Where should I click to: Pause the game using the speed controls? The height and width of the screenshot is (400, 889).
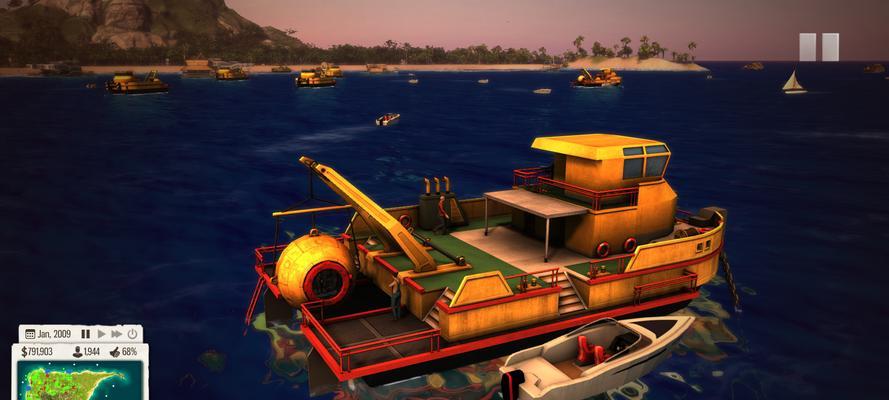tap(86, 334)
